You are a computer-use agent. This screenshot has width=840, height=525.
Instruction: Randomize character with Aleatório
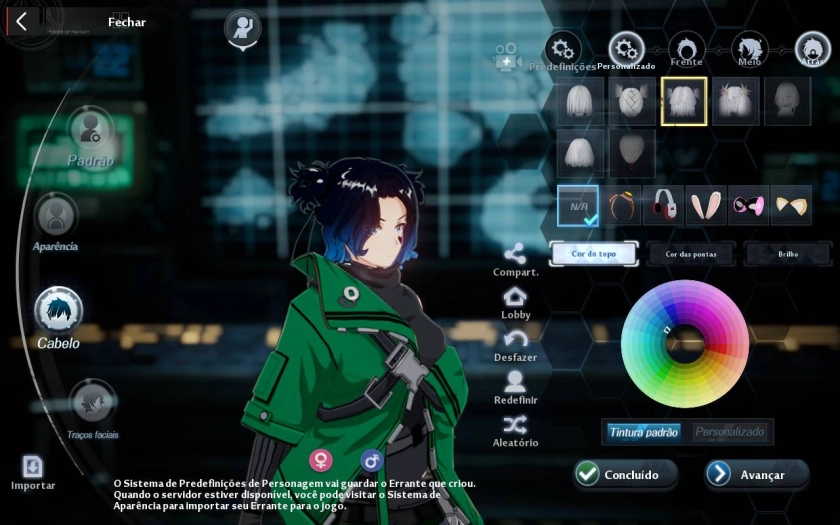click(515, 431)
